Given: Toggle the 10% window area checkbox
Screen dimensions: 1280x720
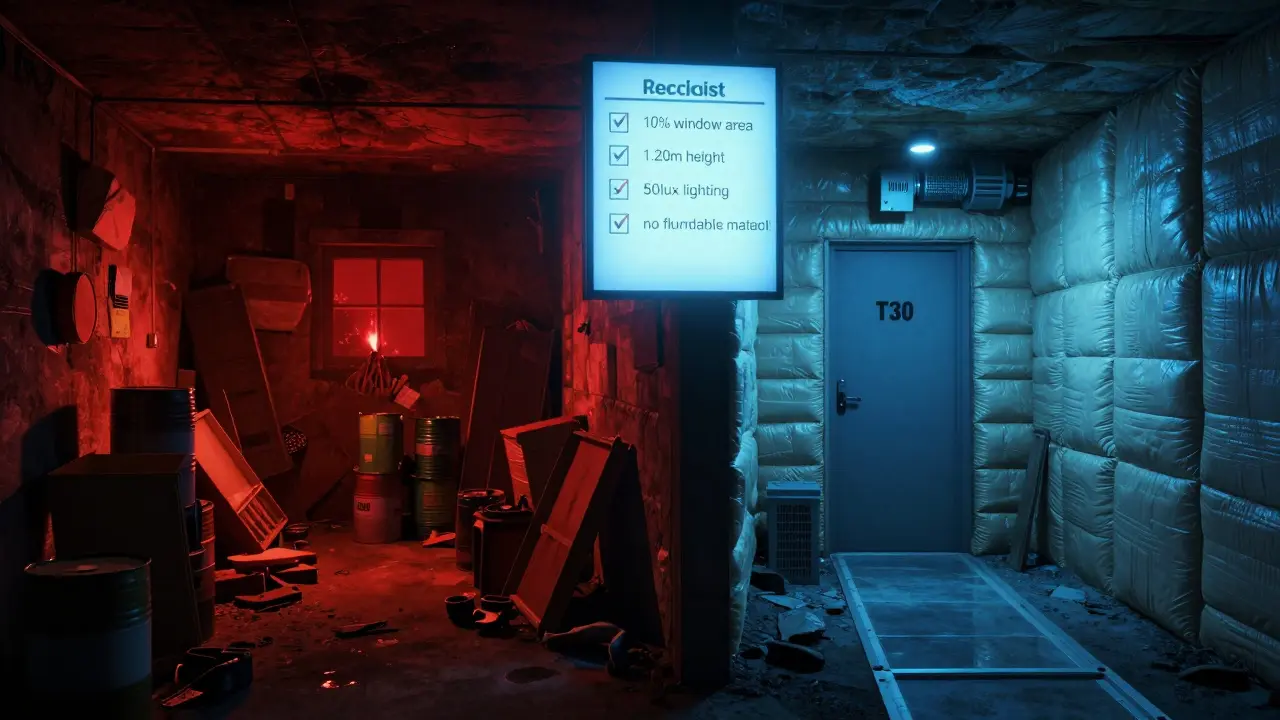Looking at the screenshot, I should pos(619,123).
